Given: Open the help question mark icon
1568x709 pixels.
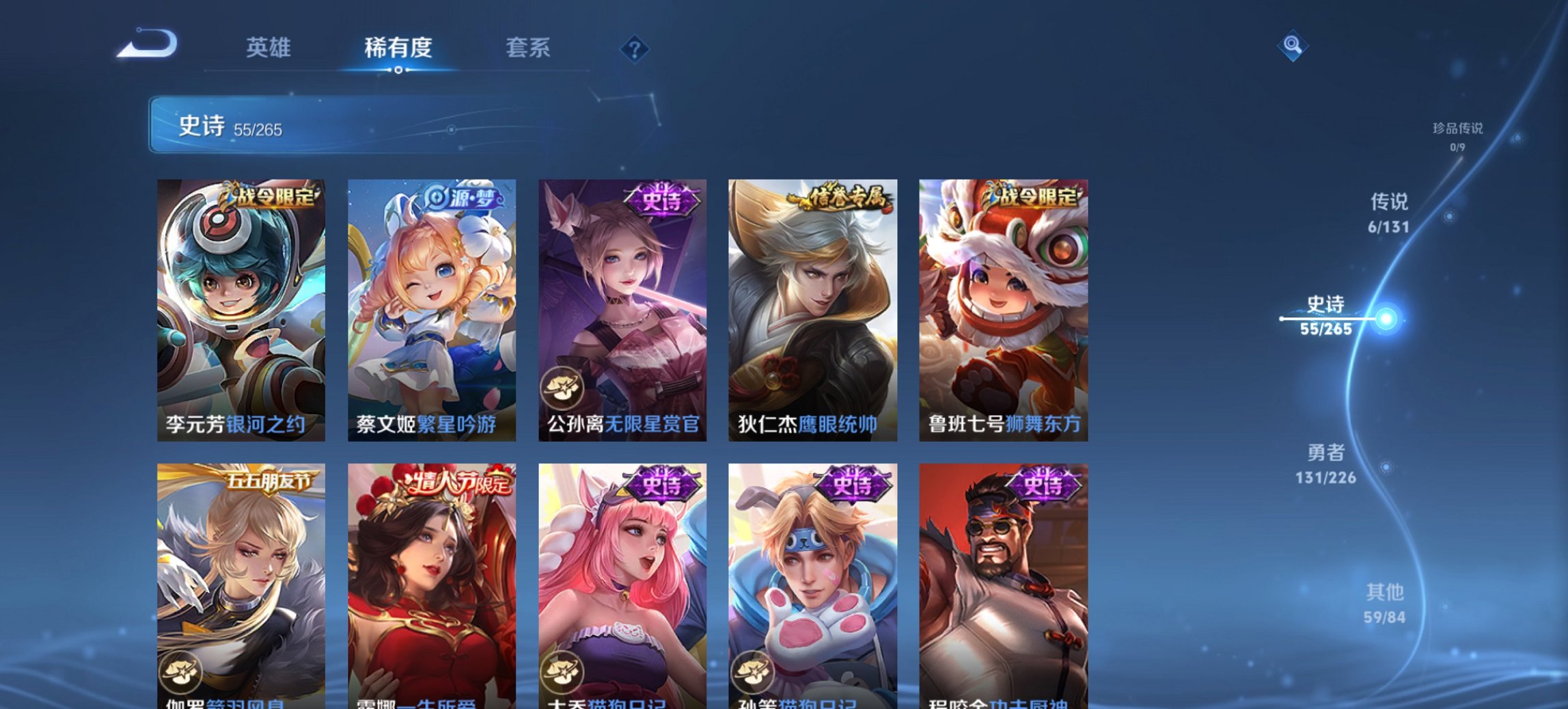Looking at the screenshot, I should tap(635, 49).
